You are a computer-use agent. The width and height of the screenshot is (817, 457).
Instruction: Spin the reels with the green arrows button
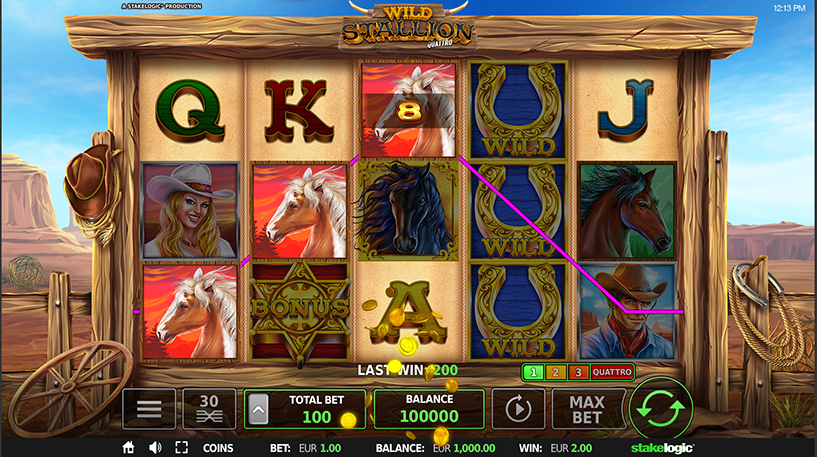(661, 409)
